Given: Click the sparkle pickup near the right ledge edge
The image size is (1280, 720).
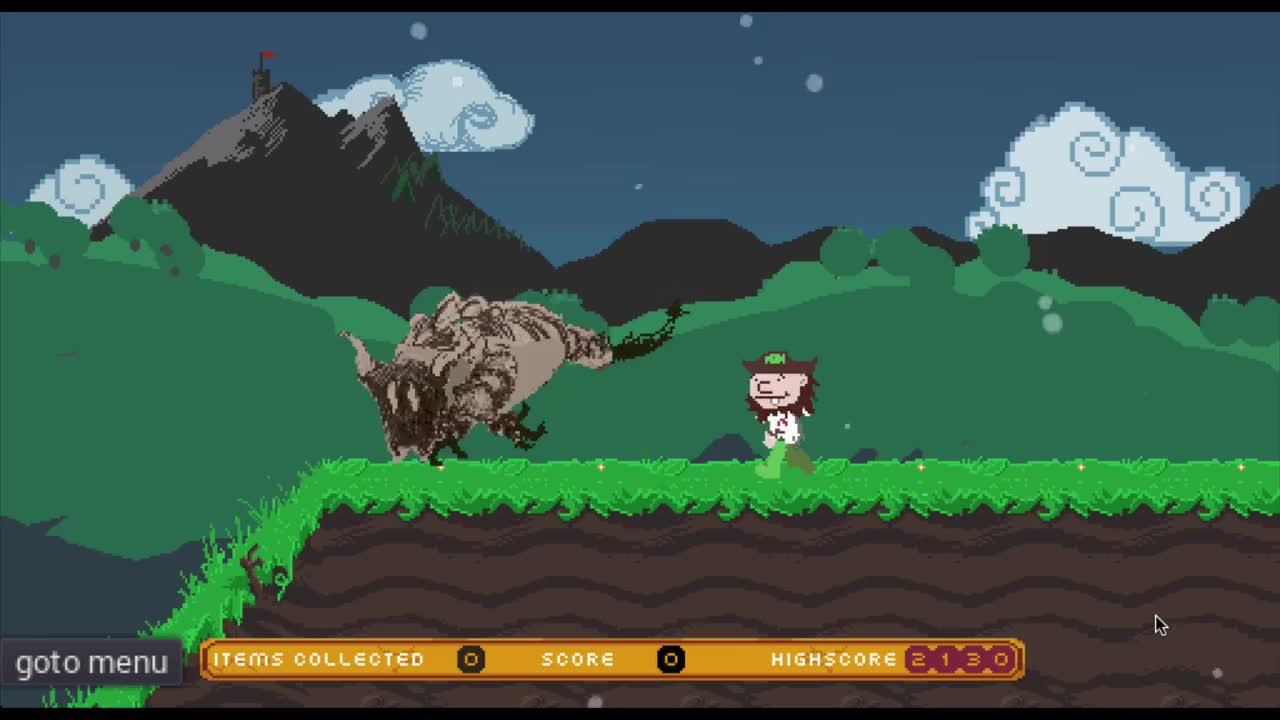Looking at the screenshot, I should (x=1240, y=468).
